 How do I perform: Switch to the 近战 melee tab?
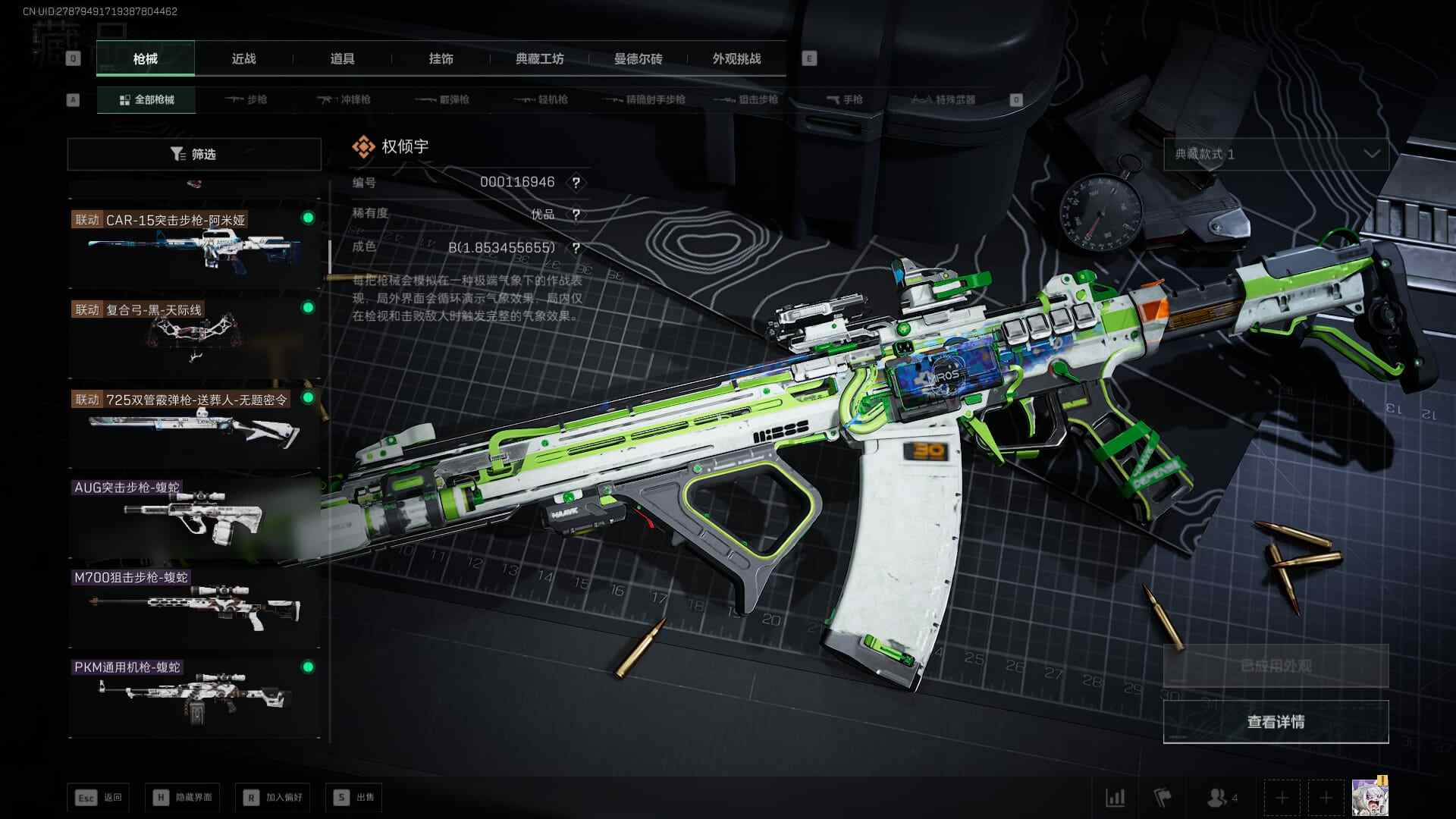point(243,58)
